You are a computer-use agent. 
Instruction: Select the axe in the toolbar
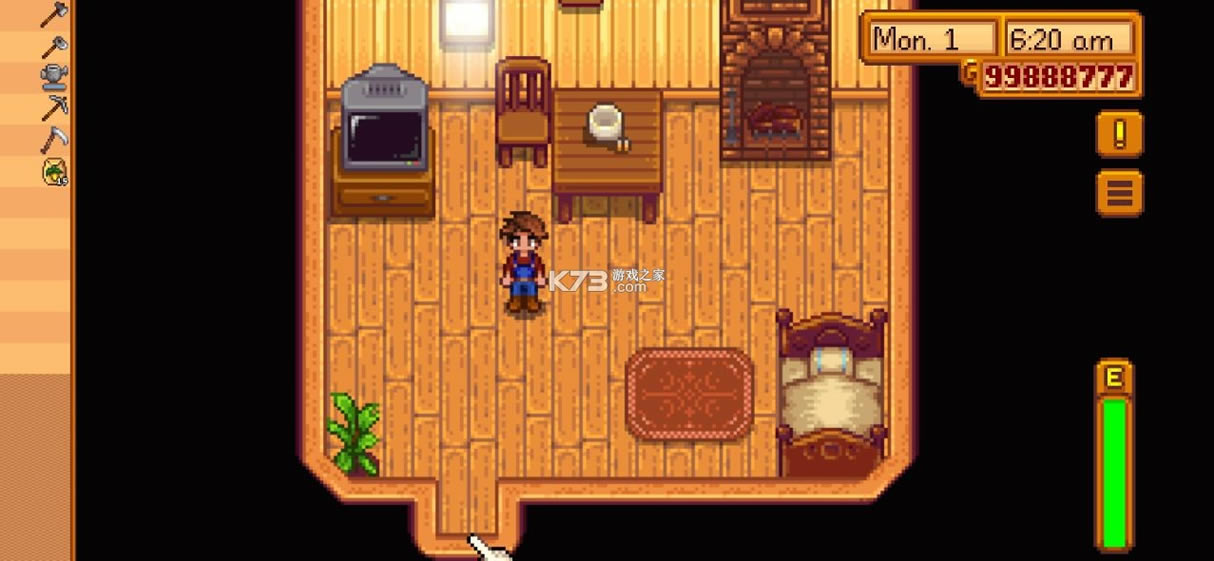tap(54, 14)
